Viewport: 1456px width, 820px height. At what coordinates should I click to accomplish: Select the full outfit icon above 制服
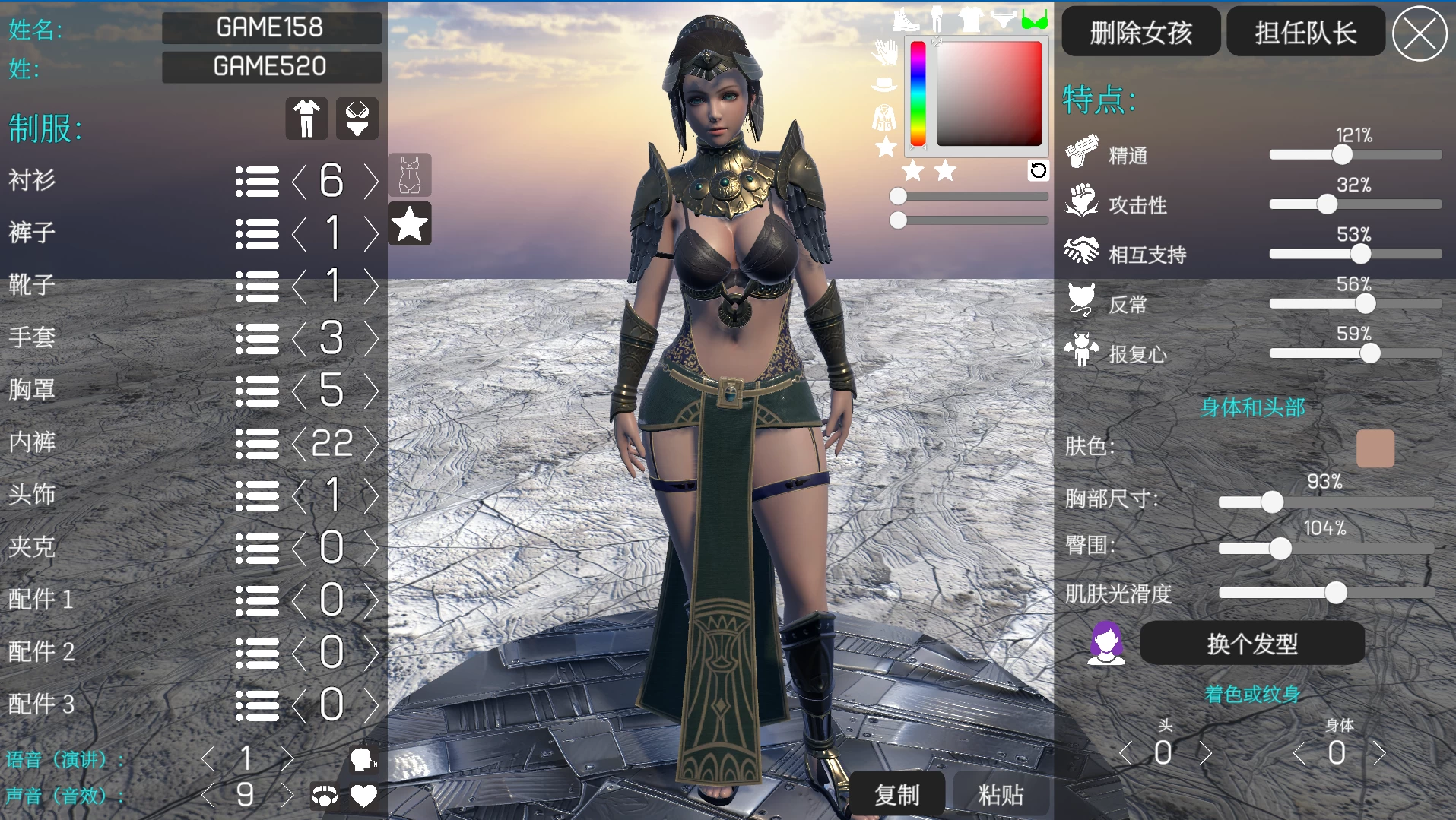[x=306, y=118]
